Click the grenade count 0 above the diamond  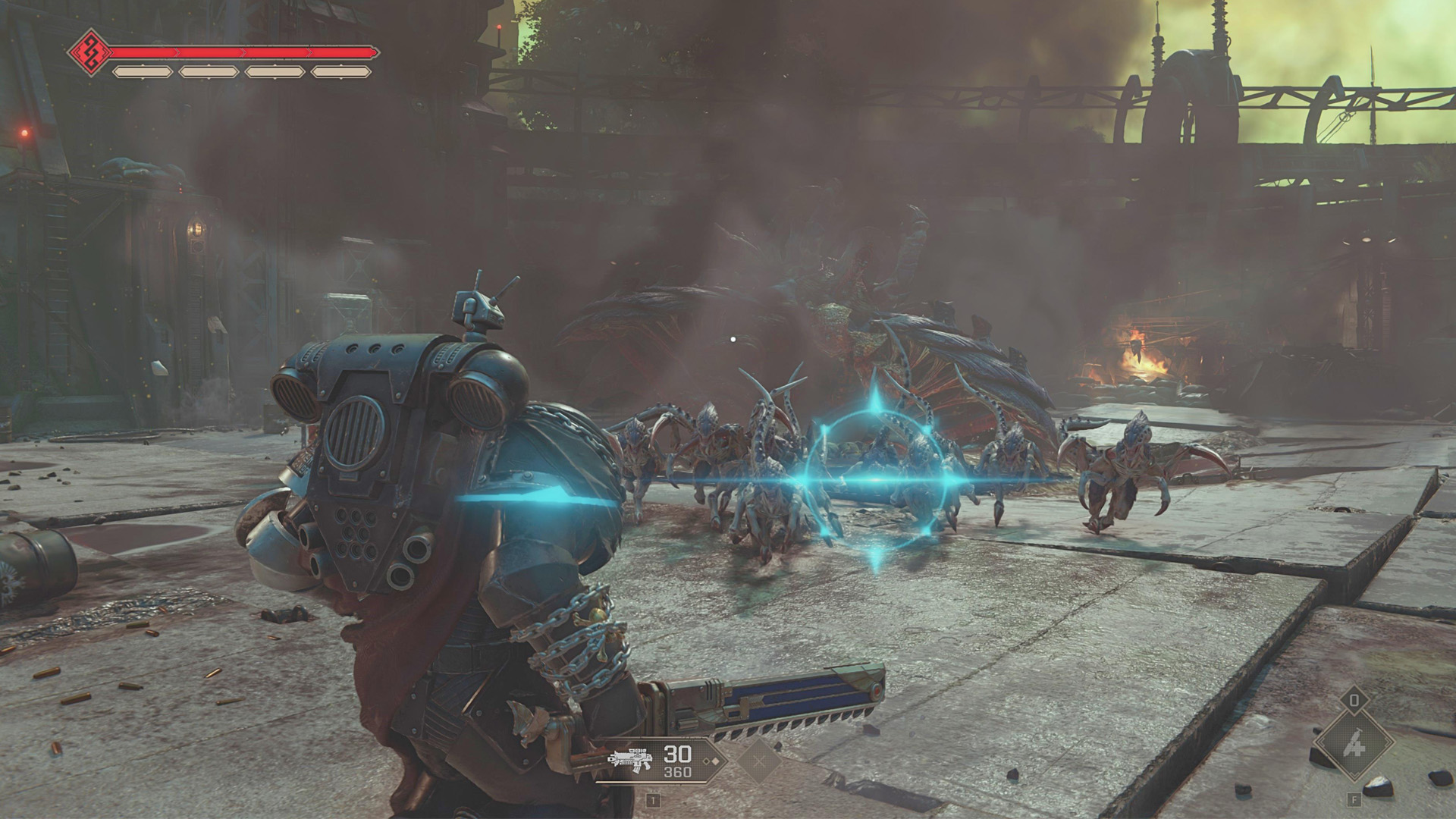[x=1354, y=700]
